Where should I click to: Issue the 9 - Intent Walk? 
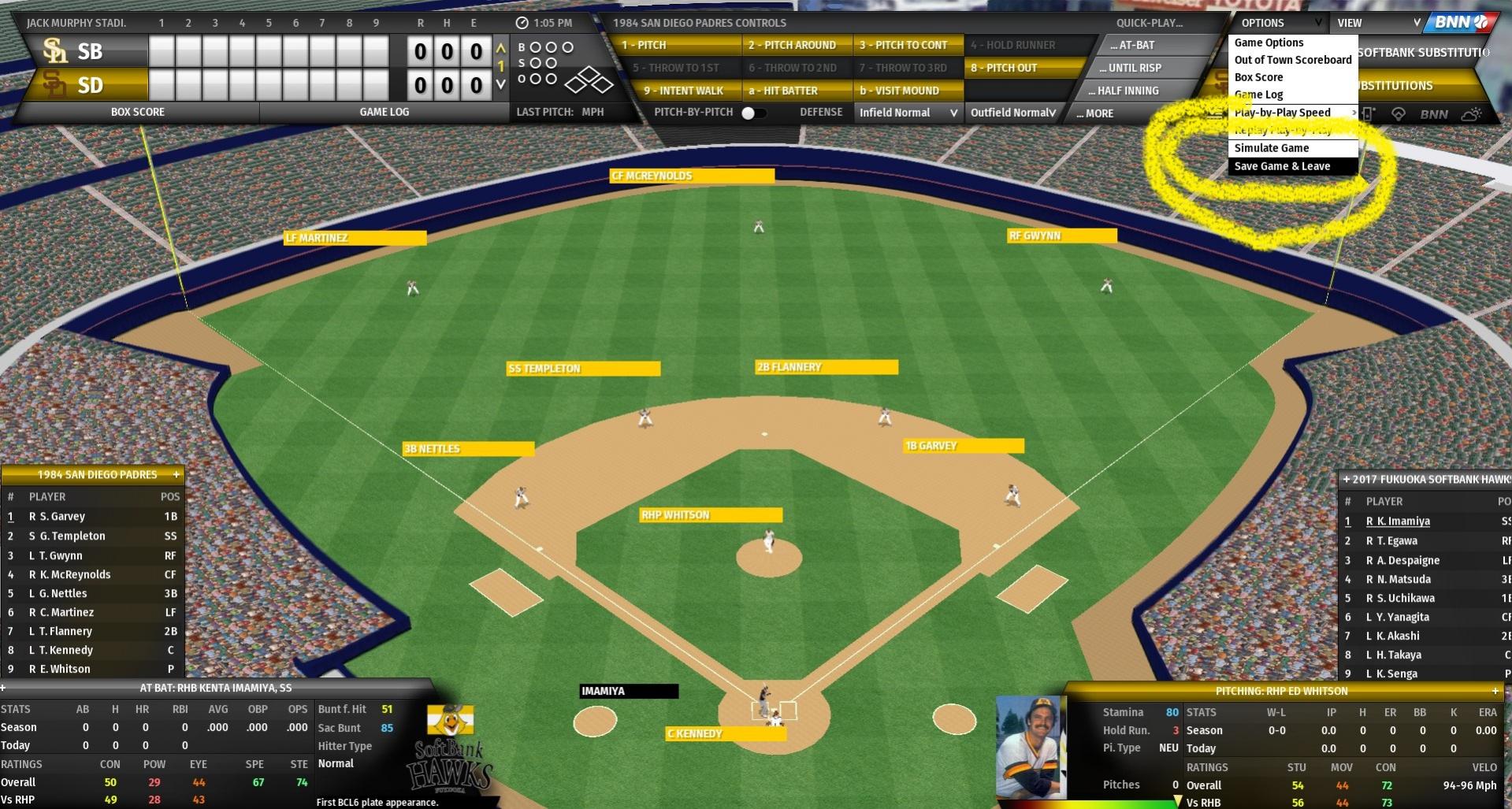coord(682,91)
